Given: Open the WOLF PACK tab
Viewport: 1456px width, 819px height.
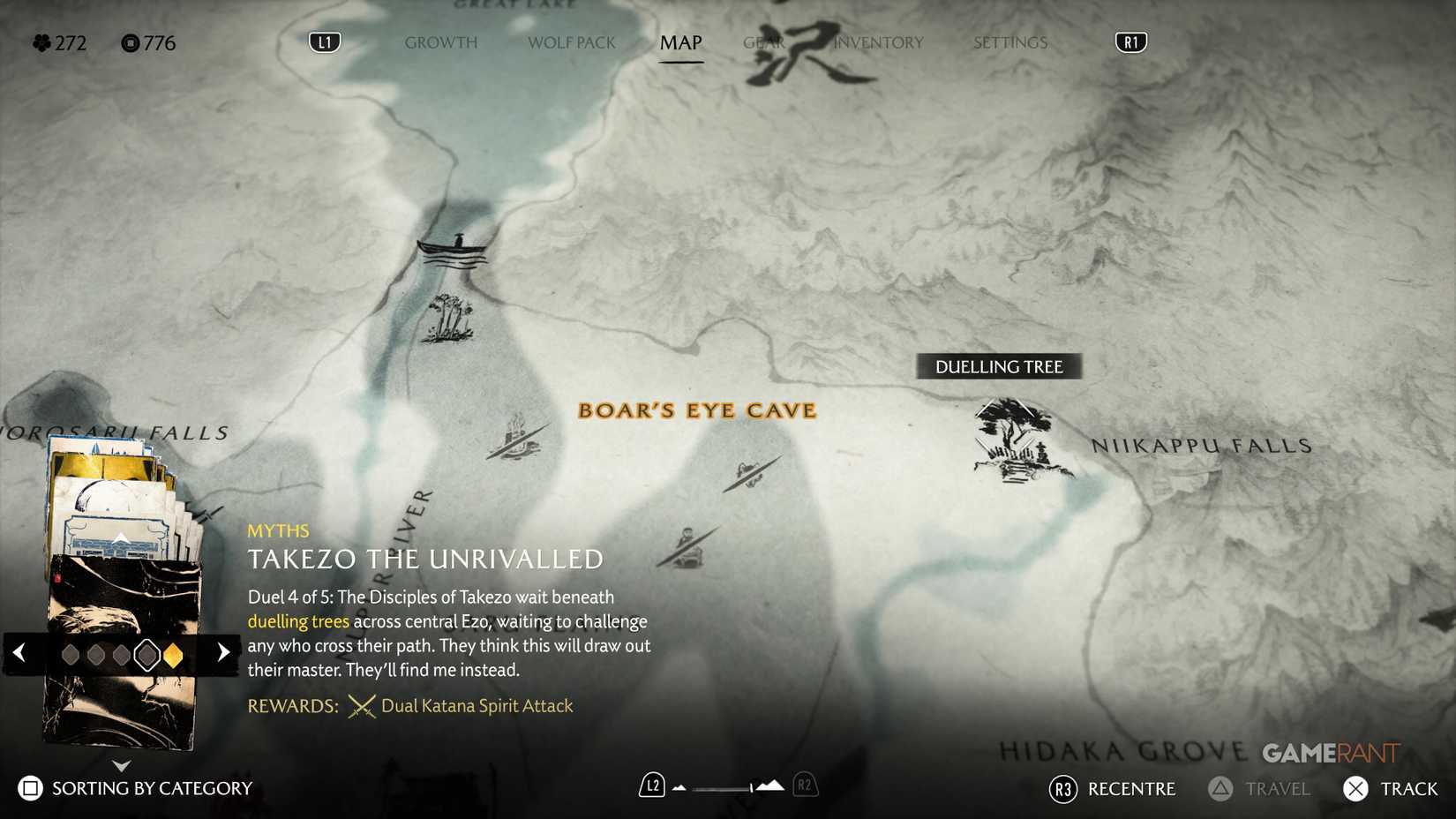Looking at the screenshot, I should [x=571, y=42].
